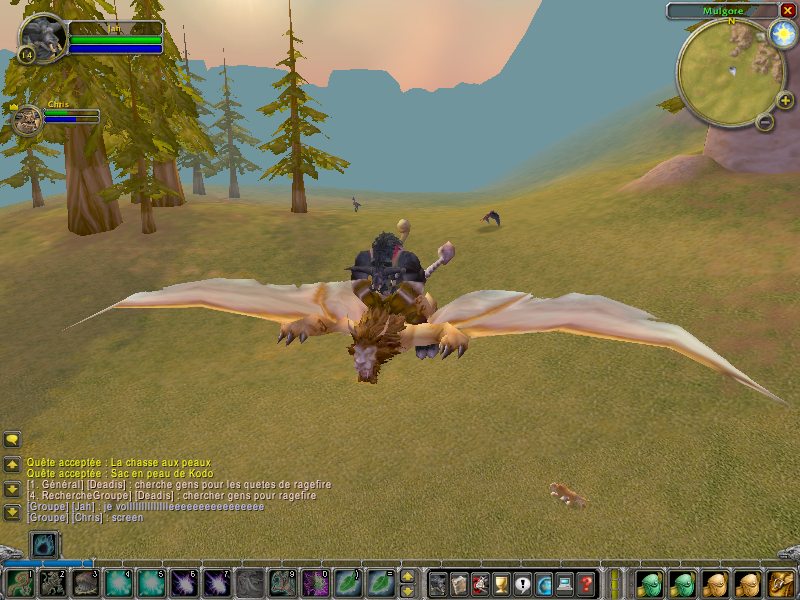Open the backpack

780,583
